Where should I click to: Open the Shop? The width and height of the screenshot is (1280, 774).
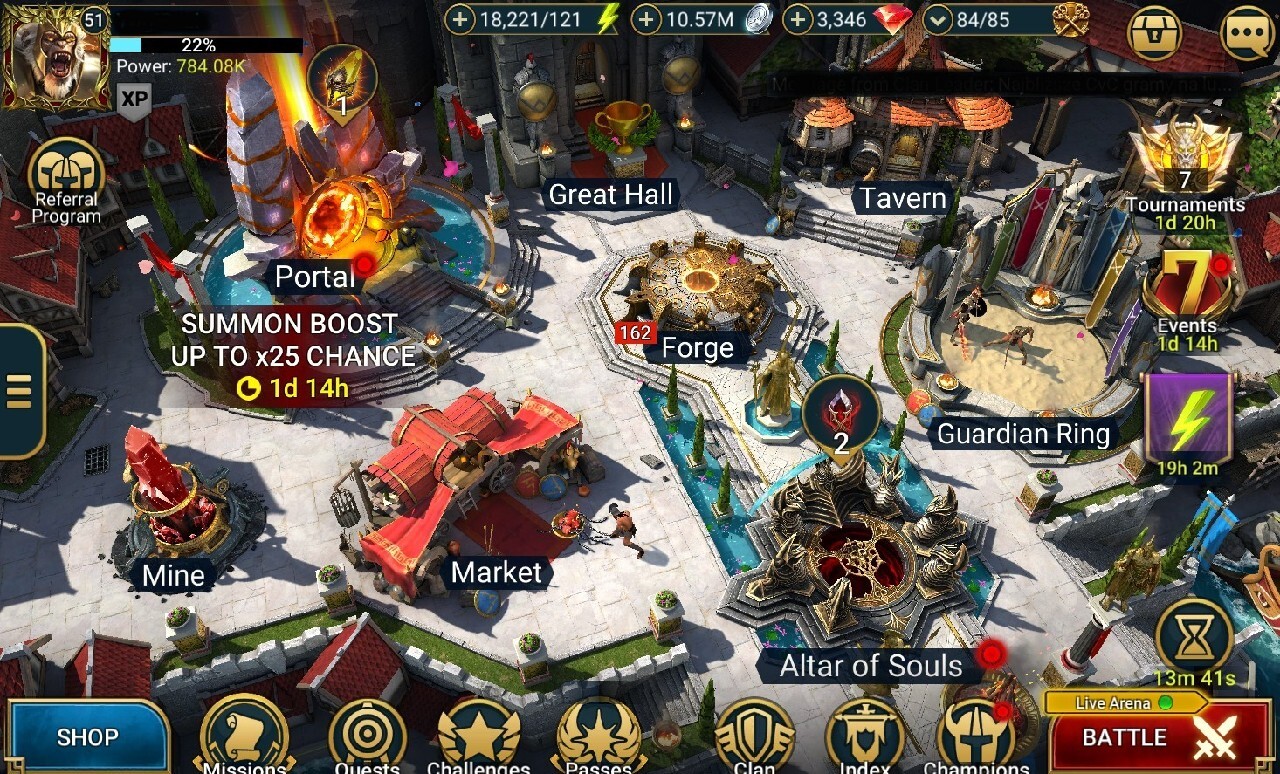[x=87, y=737]
